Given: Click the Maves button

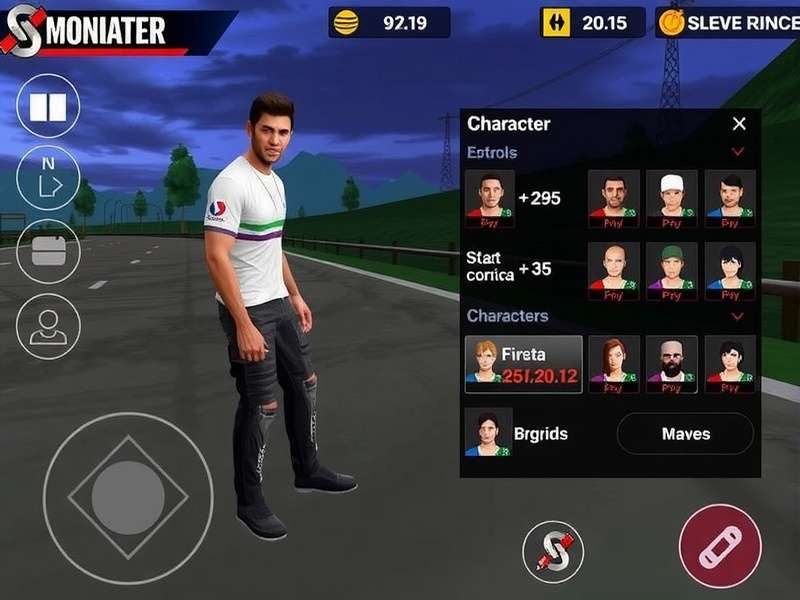Looking at the screenshot, I should coord(685,434).
